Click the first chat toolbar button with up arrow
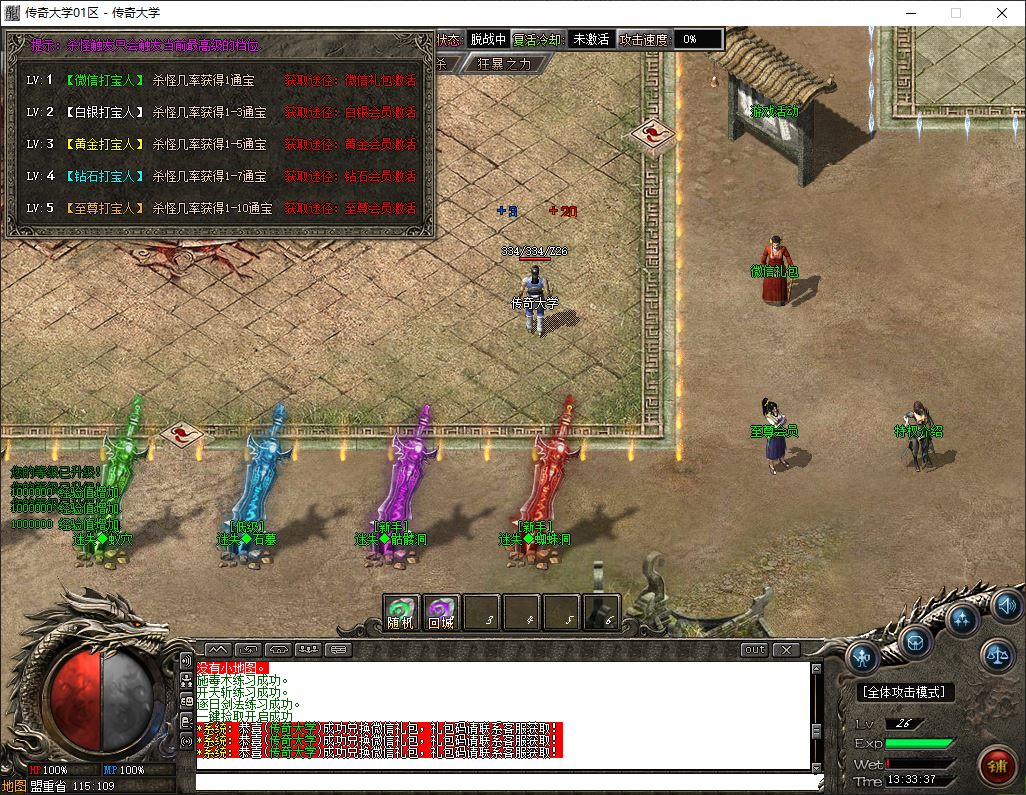 tap(218, 649)
